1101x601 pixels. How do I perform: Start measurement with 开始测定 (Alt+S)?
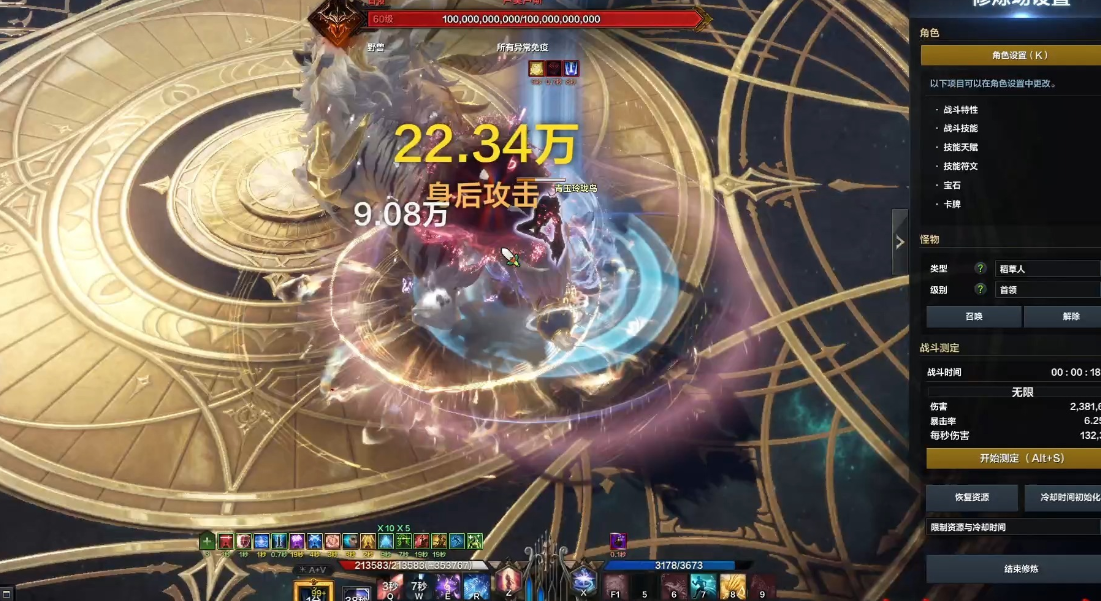[x=1012, y=458]
